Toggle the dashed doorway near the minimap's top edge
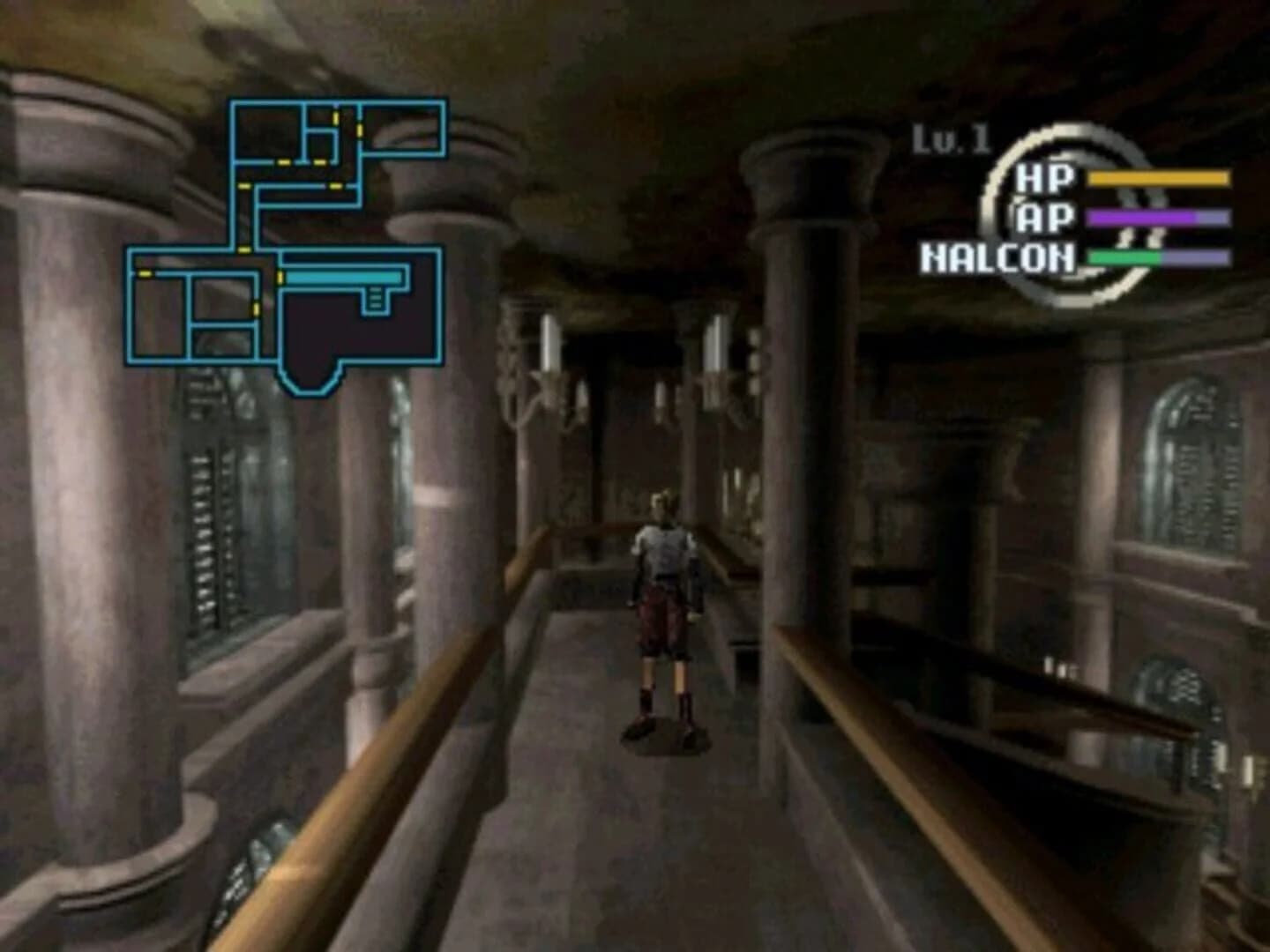The width and height of the screenshot is (1270, 952). [x=335, y=117]
